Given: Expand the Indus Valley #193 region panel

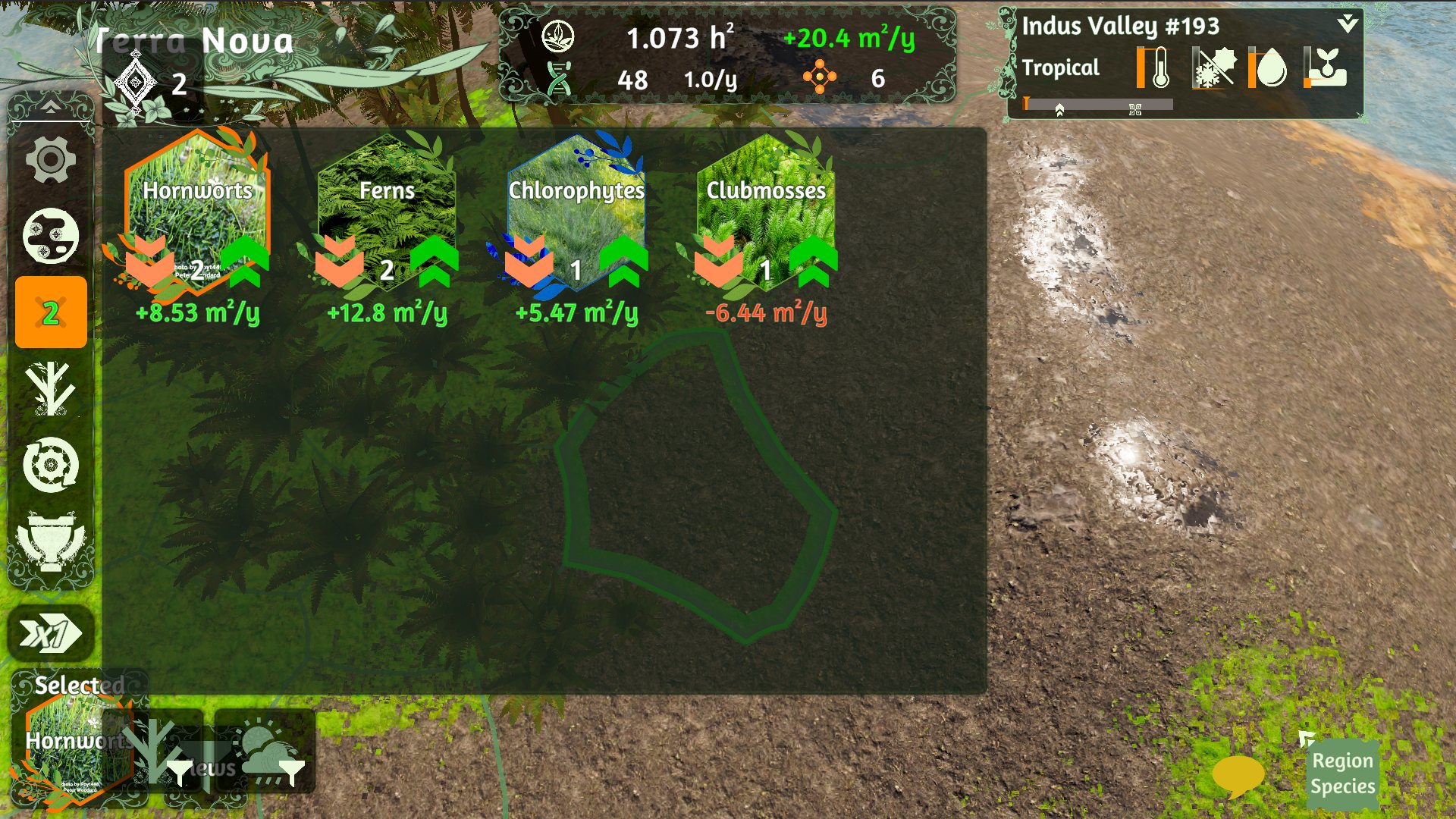Looking at the screenshot, I should pos(1348,24).
